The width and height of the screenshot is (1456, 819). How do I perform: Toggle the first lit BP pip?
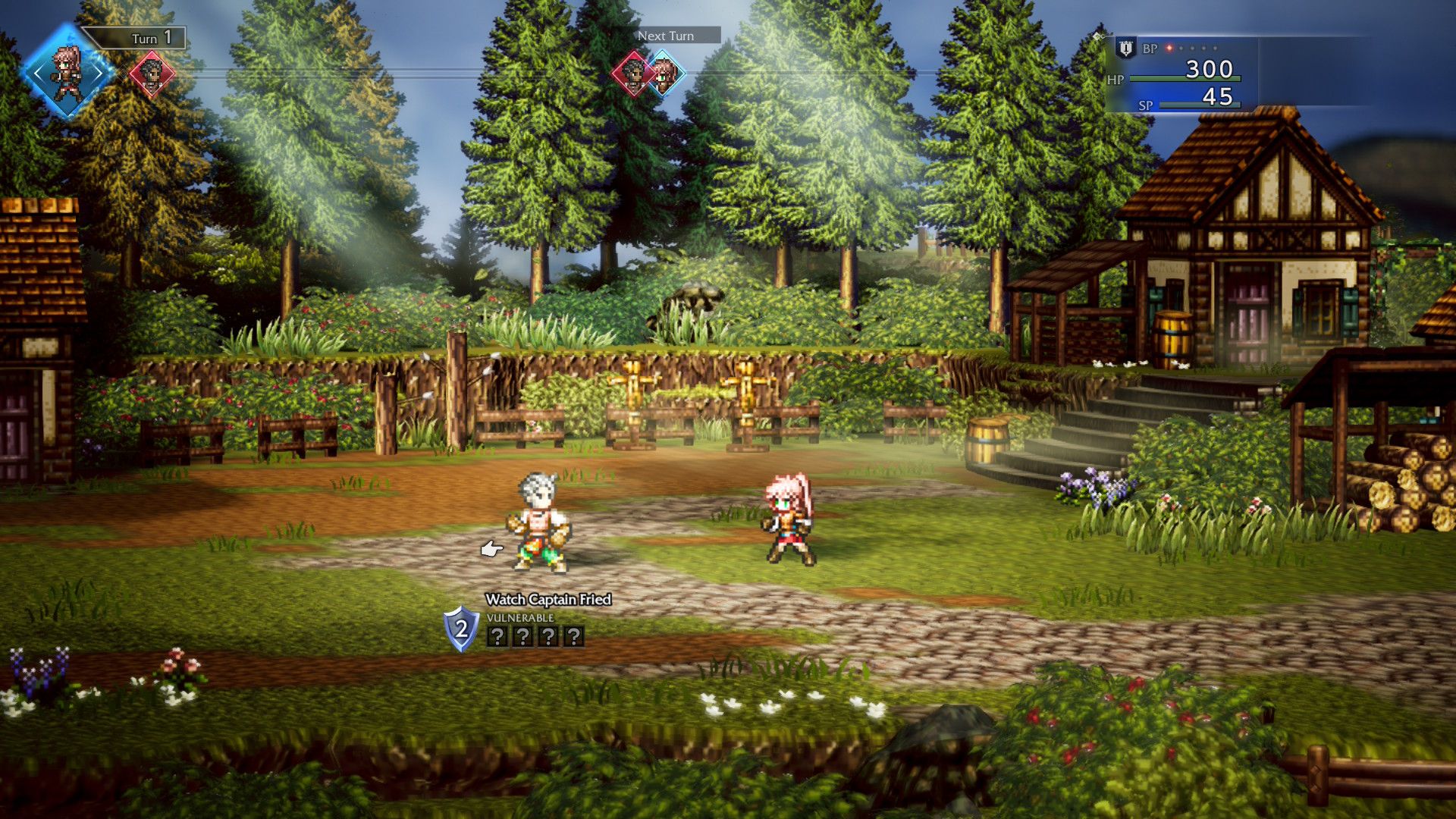tap(1169, 48)
